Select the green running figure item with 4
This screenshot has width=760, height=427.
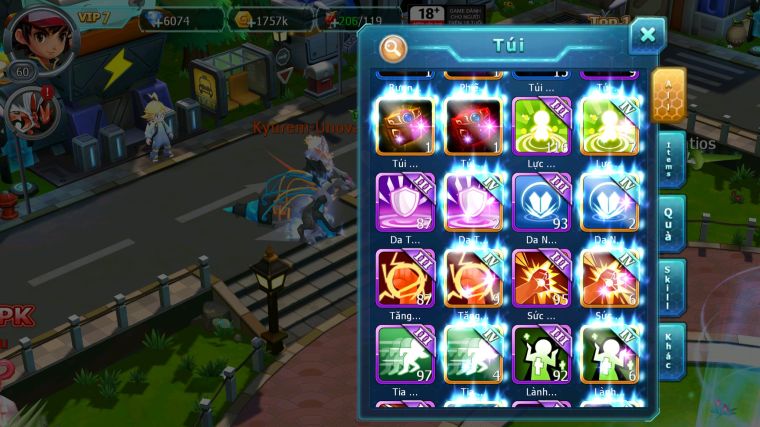[473, 353]
